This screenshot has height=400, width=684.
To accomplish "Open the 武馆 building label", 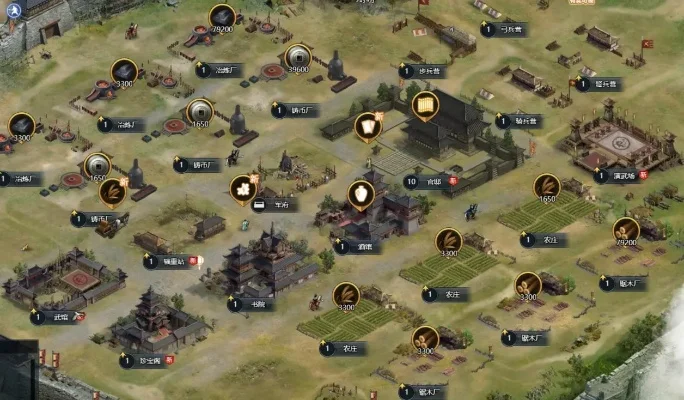I will point(60,317).
